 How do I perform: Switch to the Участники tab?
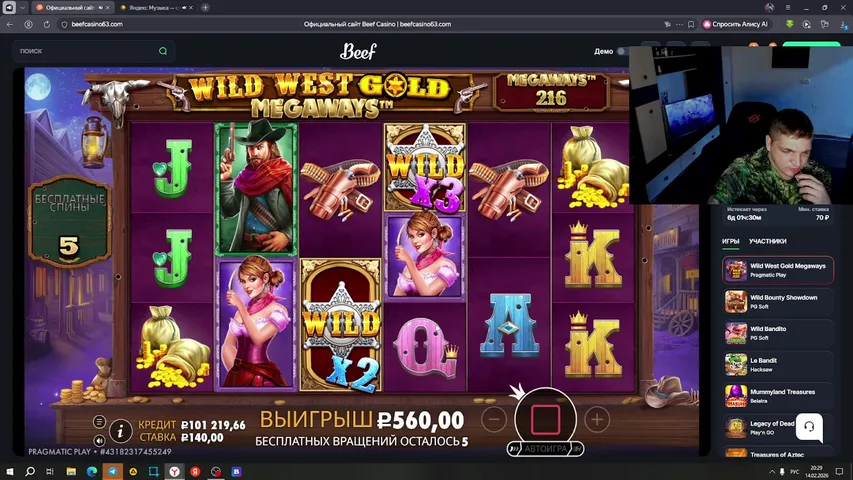click(767, 241)
